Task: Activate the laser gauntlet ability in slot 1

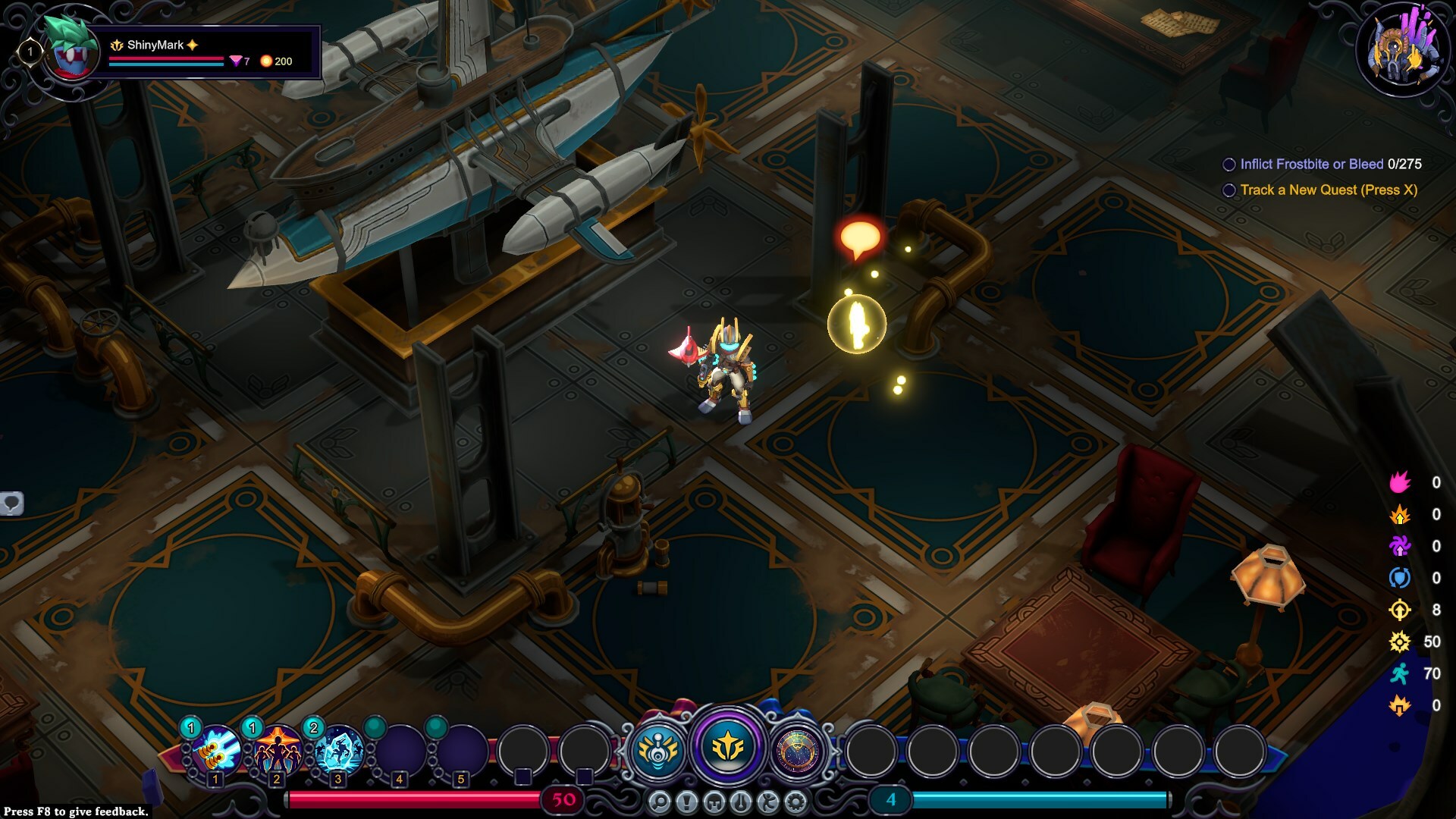Action: pyautogui.click(x=216, y=750)
